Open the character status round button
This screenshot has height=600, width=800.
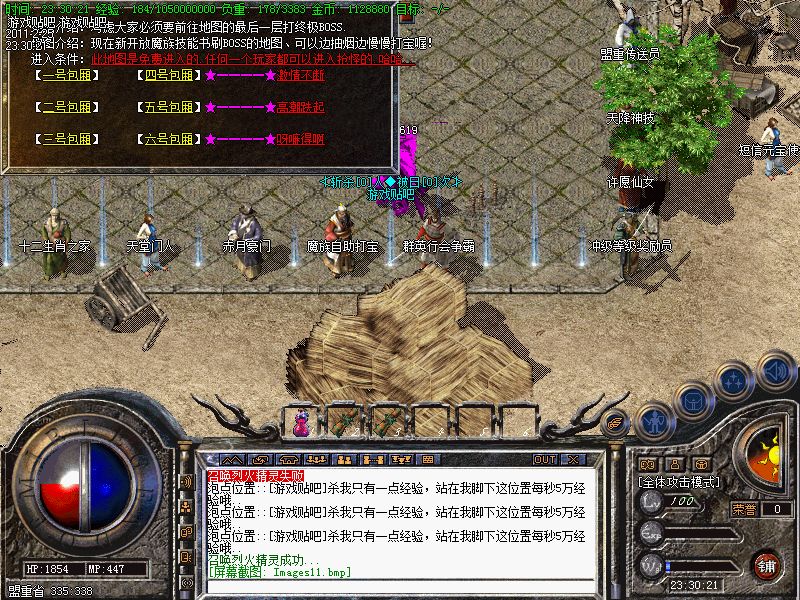(x=655, y=420)
